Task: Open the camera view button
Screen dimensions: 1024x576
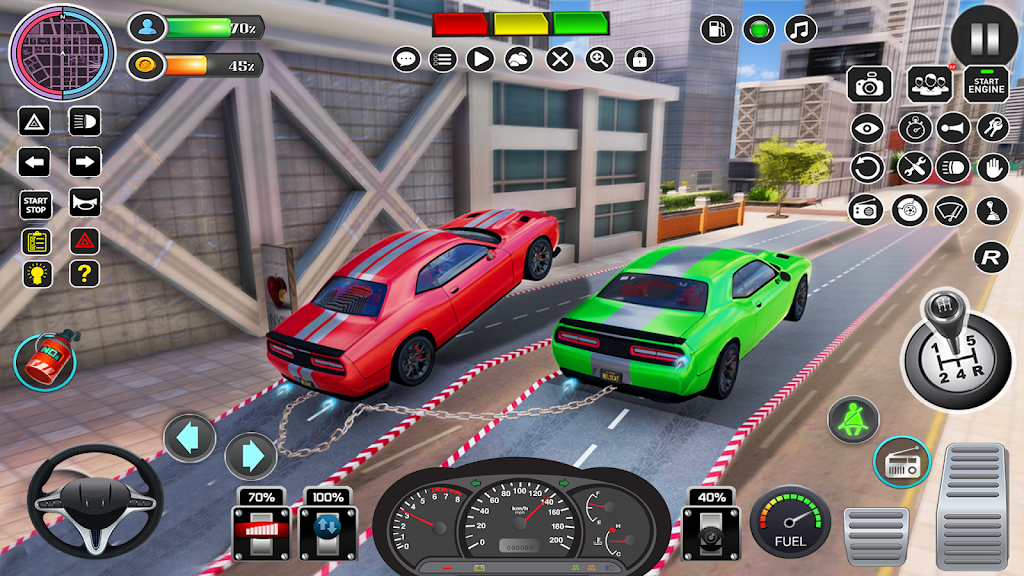Action: pos(869,85)
